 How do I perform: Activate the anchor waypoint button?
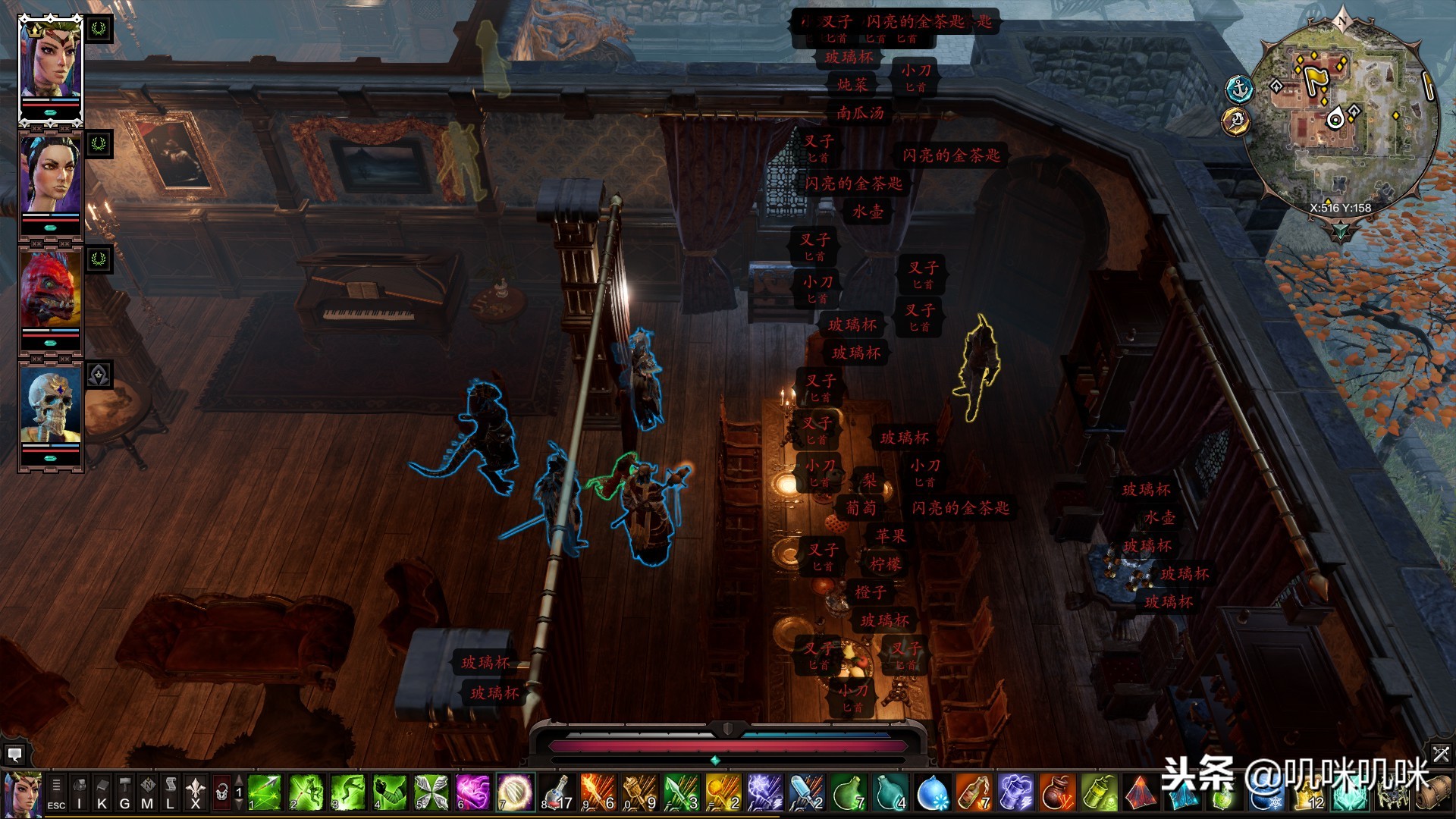click(x=1239, y=89)
